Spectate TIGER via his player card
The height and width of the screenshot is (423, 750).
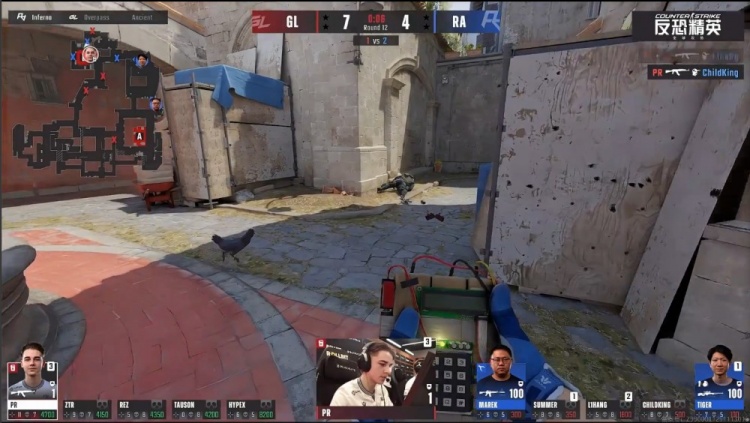click(718, 381)
